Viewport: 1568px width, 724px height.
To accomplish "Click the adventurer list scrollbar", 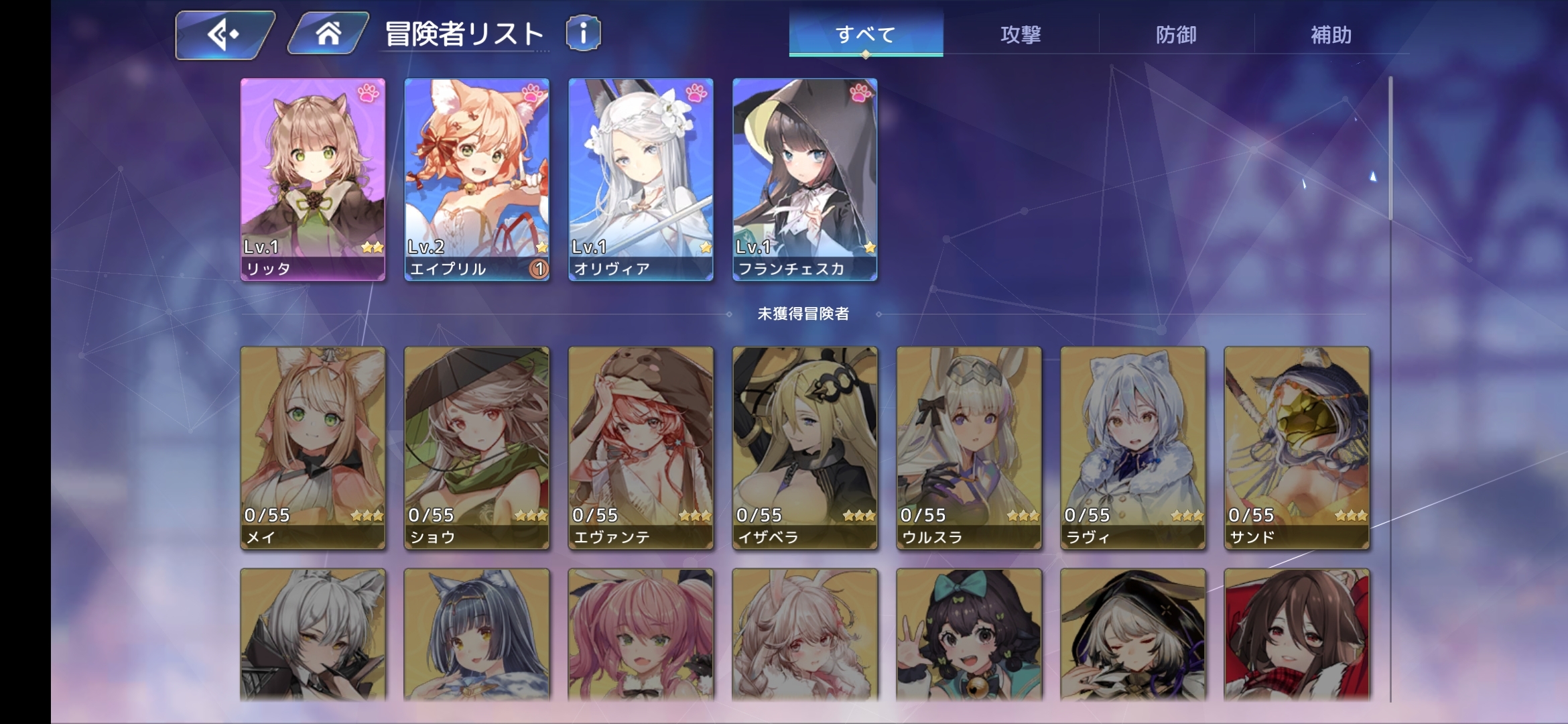I will tap(1390, 148).
